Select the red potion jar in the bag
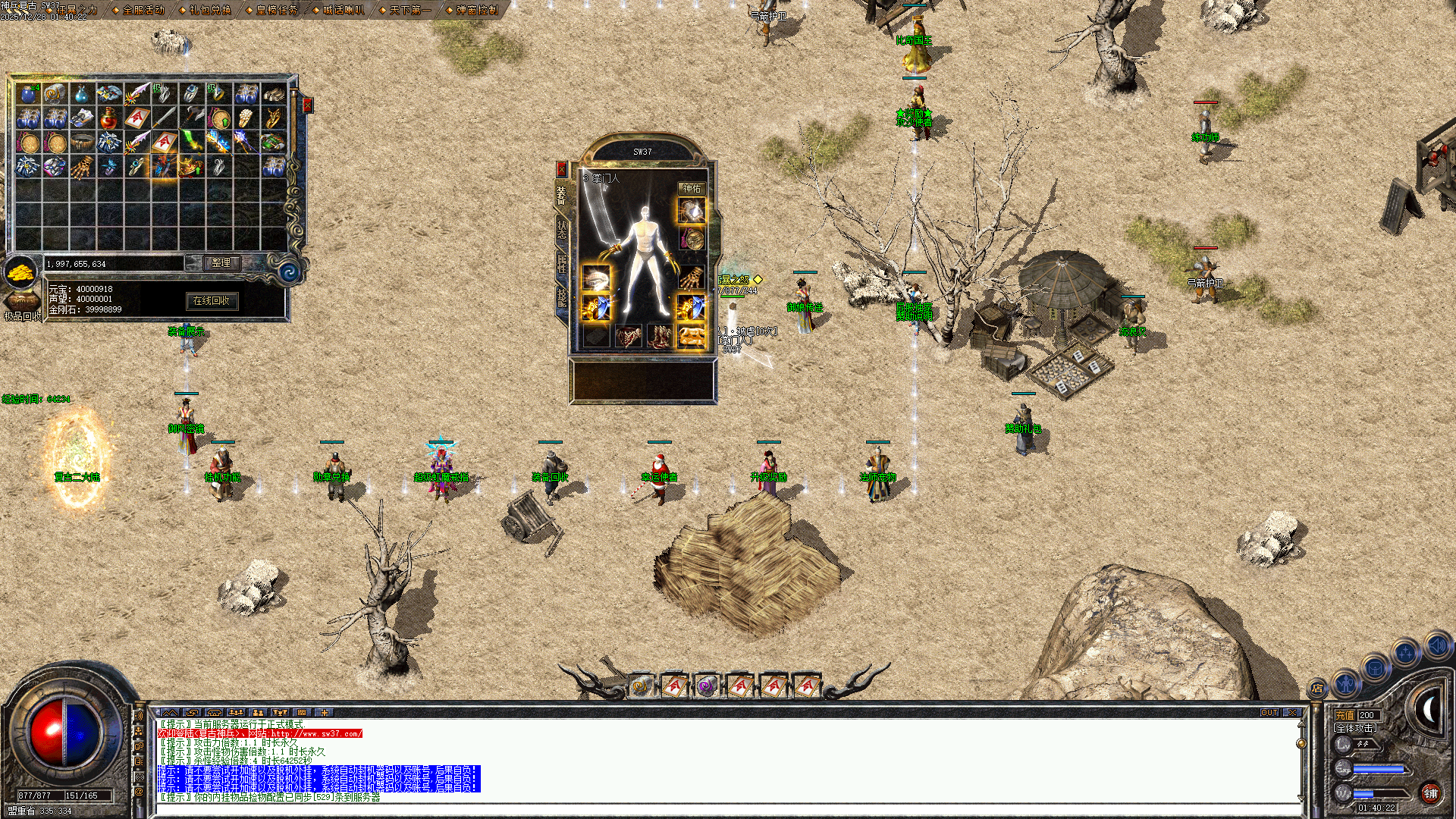 point(109,118)
